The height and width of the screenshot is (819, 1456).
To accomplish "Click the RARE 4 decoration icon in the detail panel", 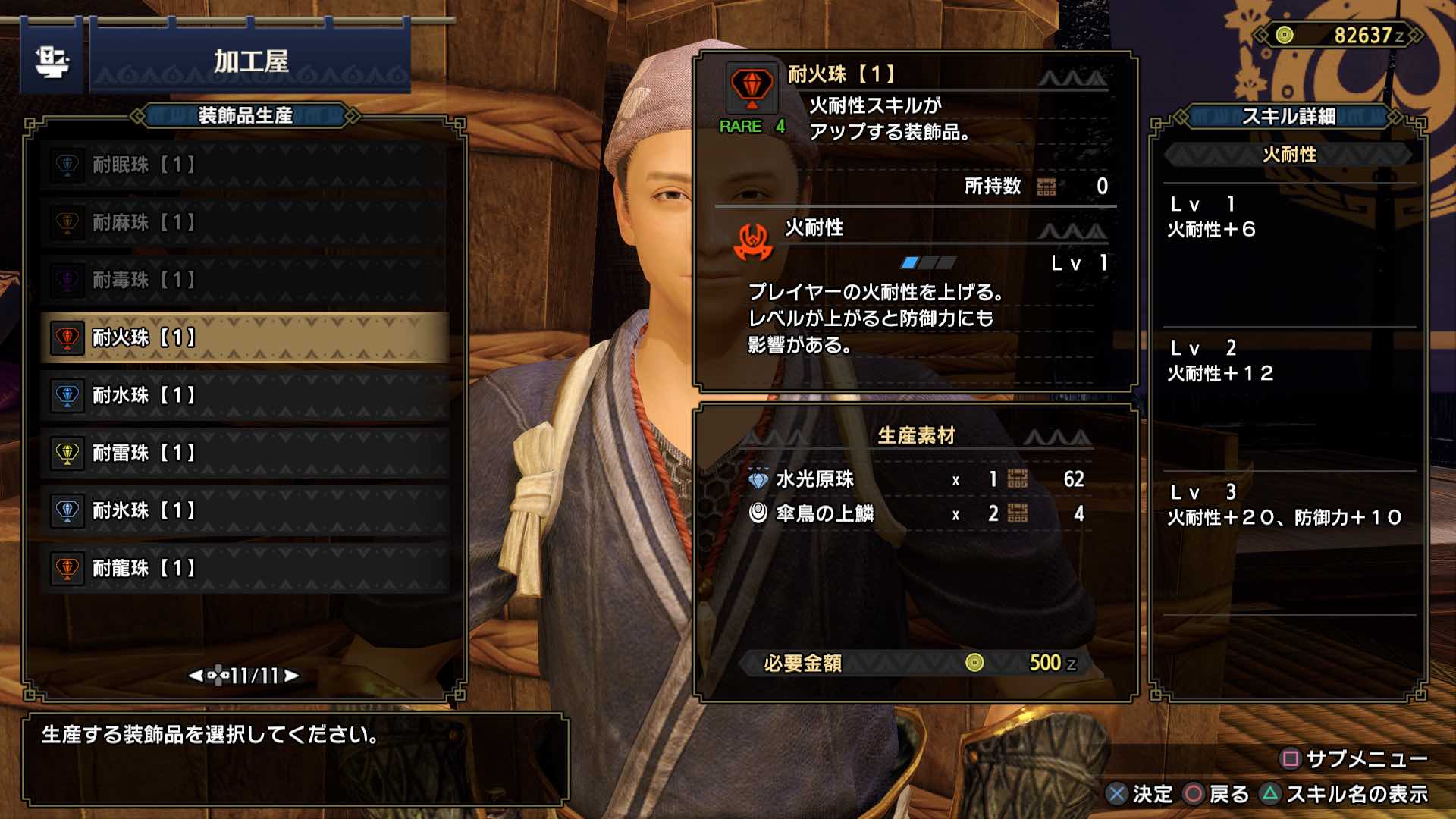I will [x=751, y=87].
